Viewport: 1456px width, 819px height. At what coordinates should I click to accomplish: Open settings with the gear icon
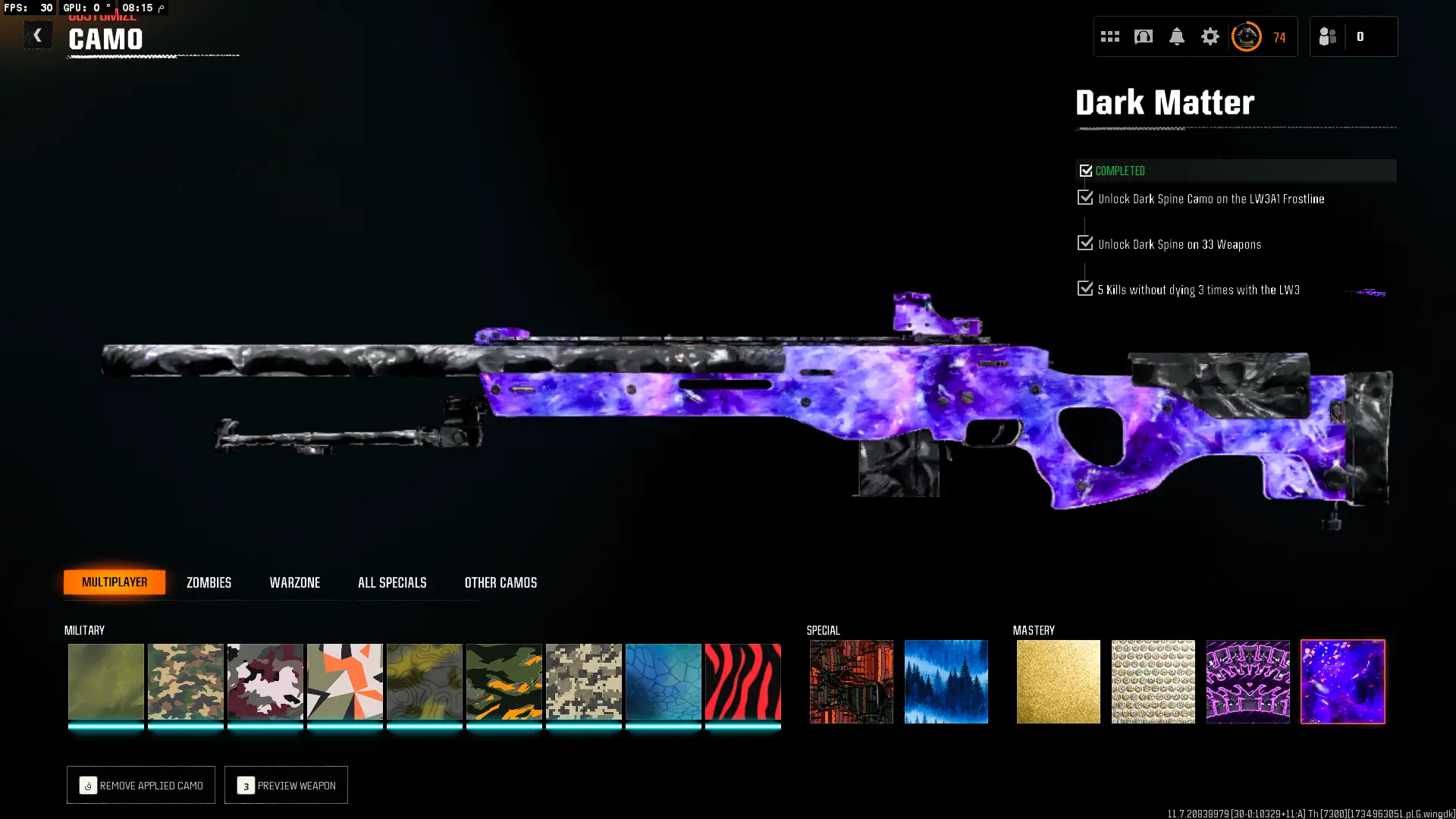click(1210, 36)
